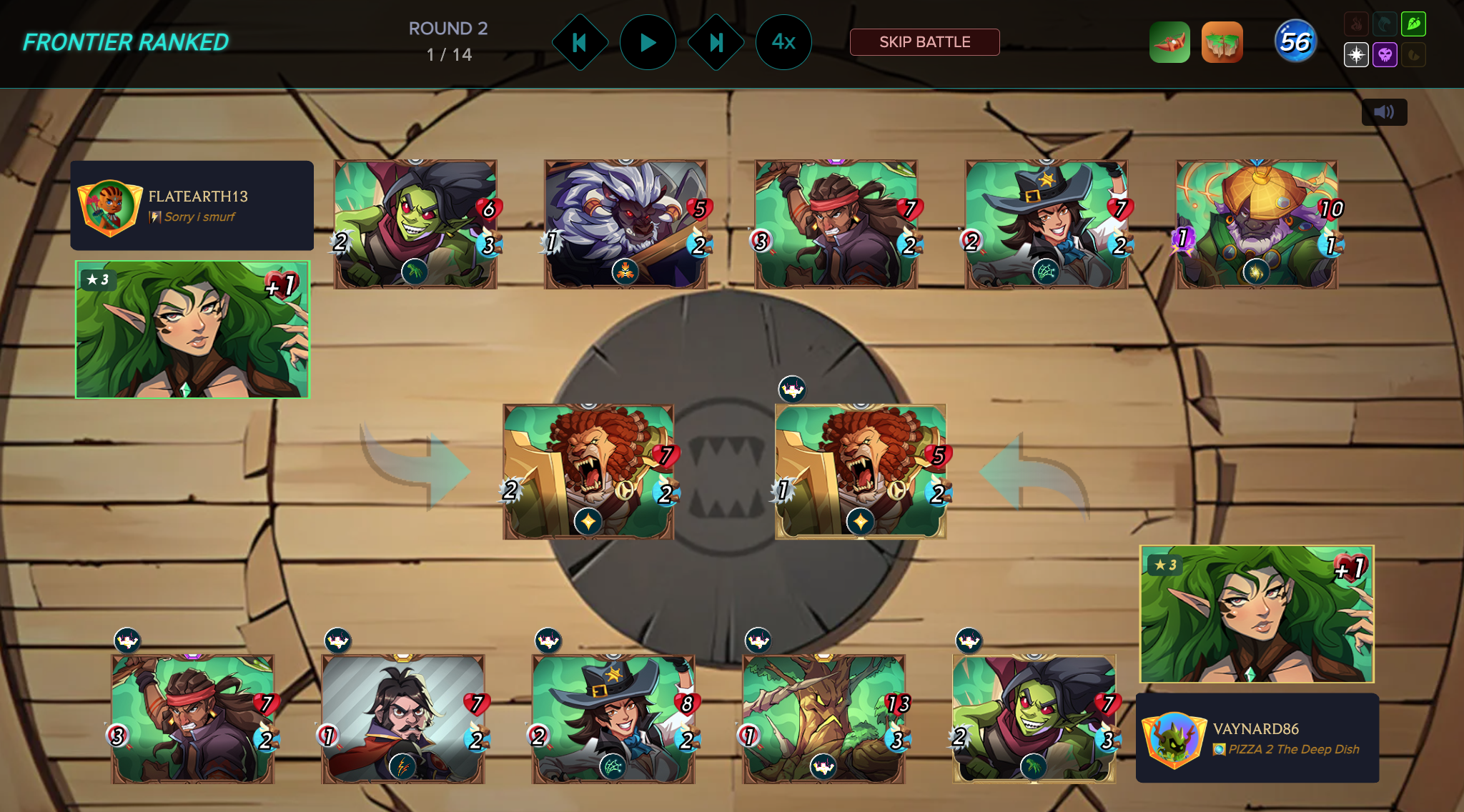
Task: Click the purple skull death element icon
Action: click(1385, 55)
